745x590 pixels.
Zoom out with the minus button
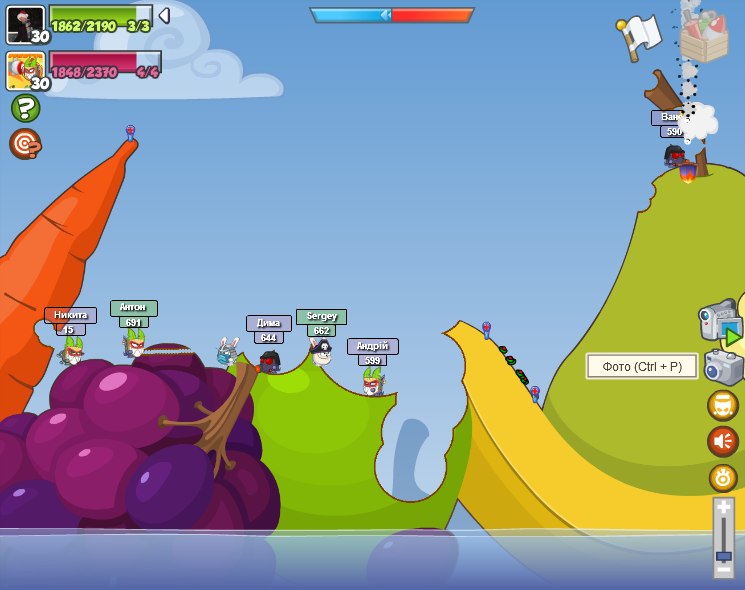click(724, 569)
